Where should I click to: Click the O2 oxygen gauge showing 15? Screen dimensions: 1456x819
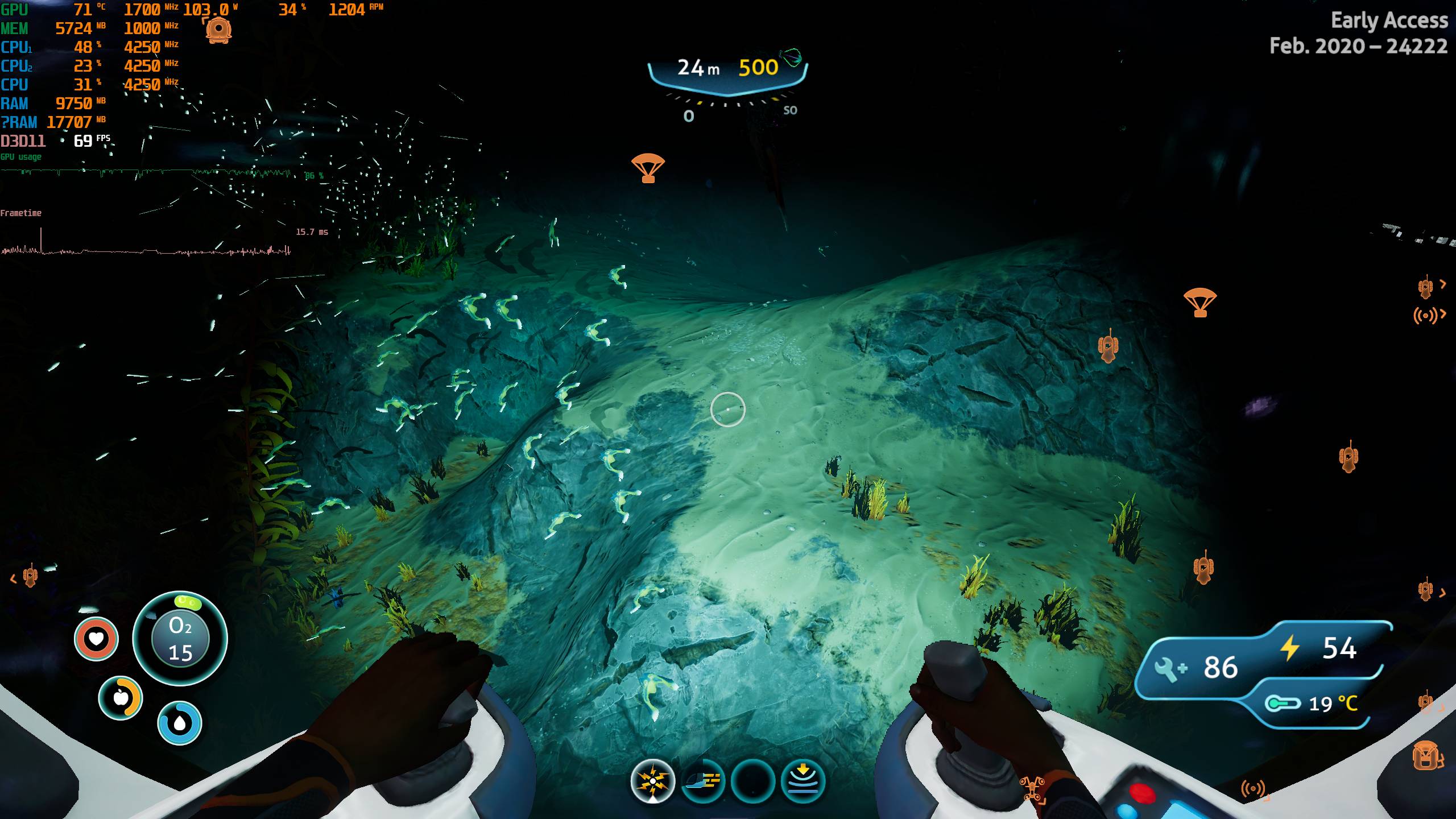tap(180, 638)
